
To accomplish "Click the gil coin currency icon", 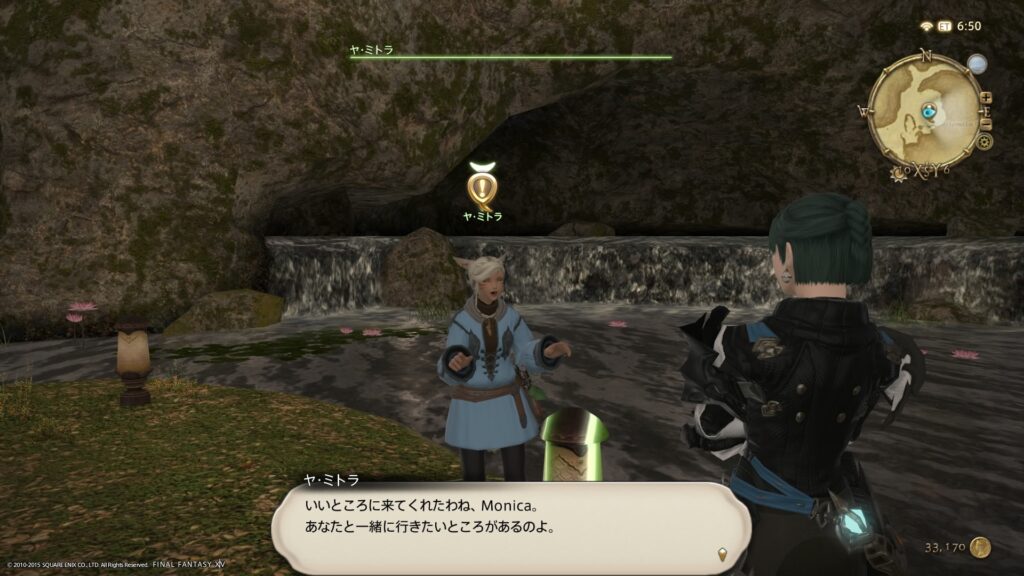I will click(981, 547).
